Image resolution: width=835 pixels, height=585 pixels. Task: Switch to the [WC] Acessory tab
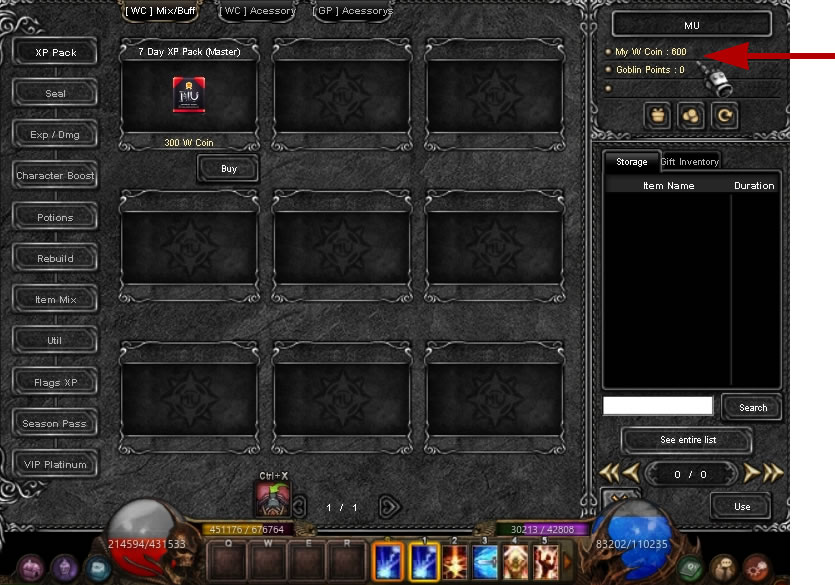click(x=257, y=11)
